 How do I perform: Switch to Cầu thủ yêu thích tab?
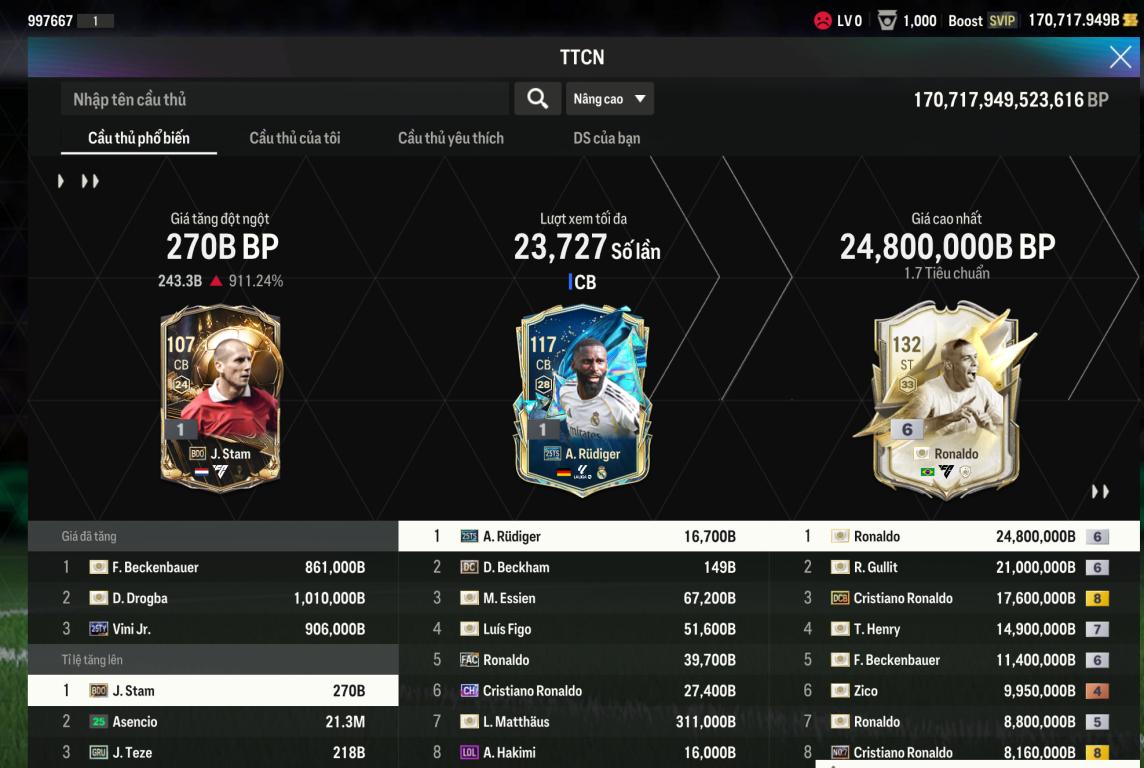coord(450,138)
